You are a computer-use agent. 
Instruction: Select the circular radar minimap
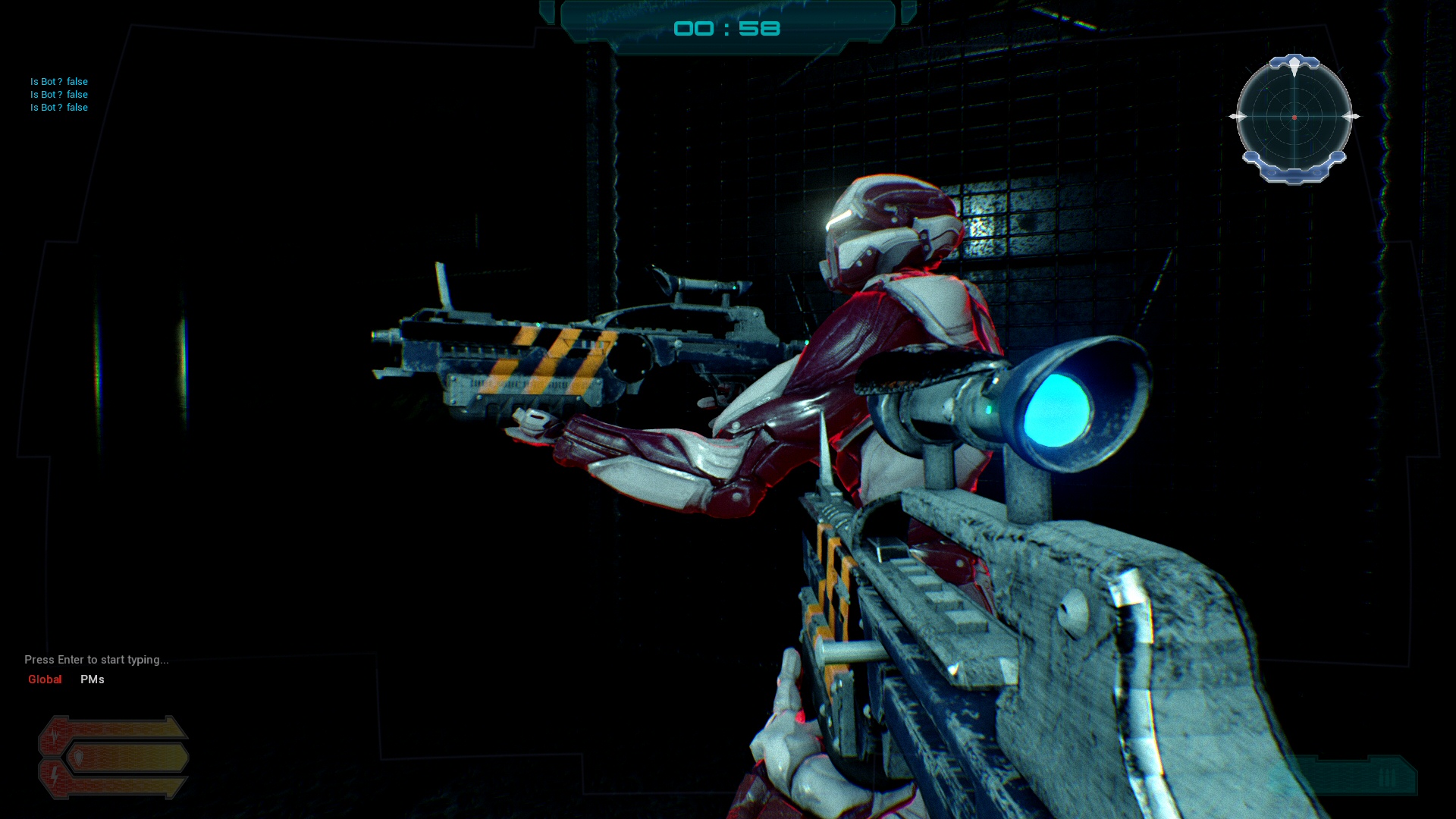coord(1294,118)
